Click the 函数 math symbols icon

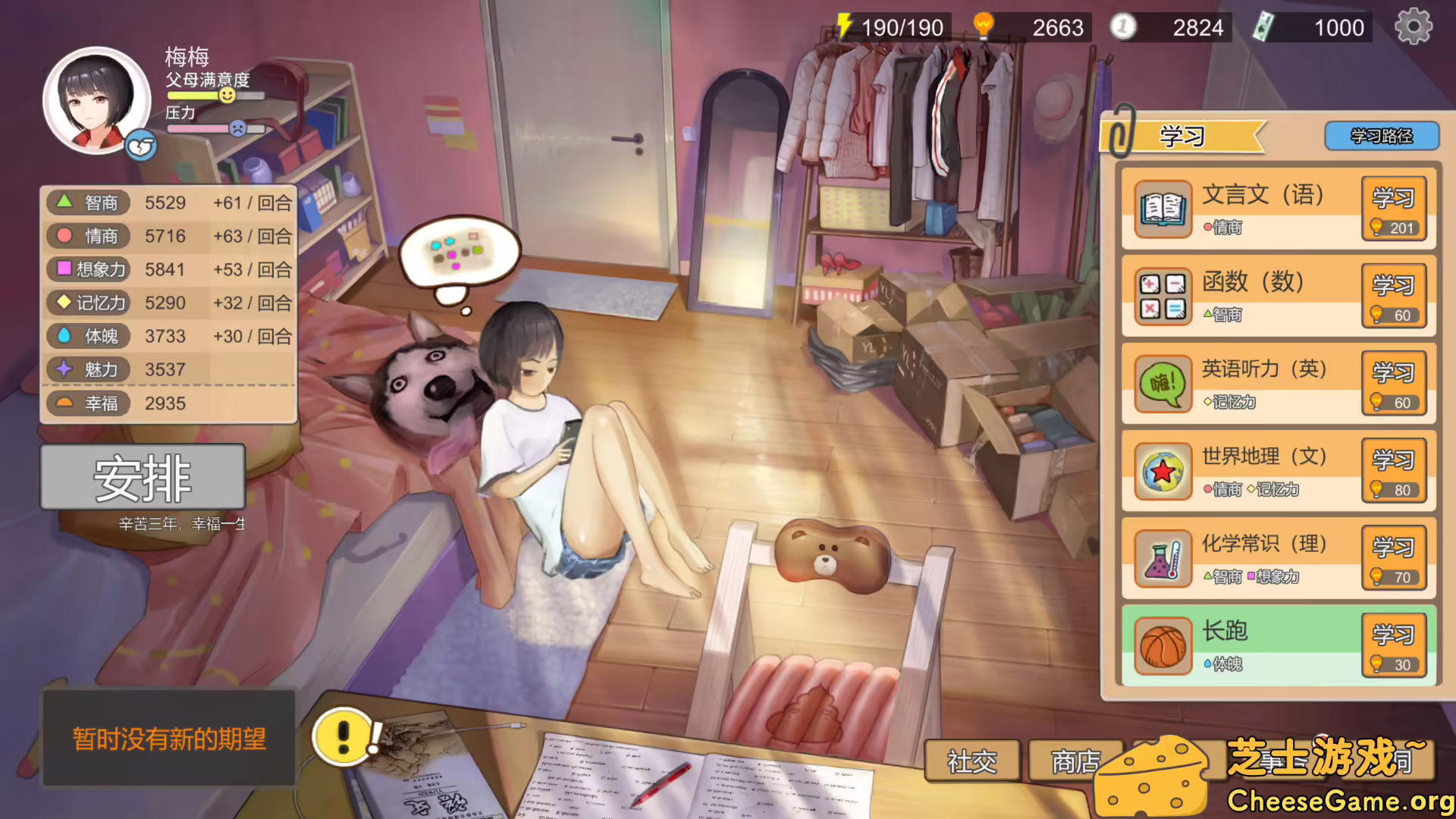point(1163,296)
